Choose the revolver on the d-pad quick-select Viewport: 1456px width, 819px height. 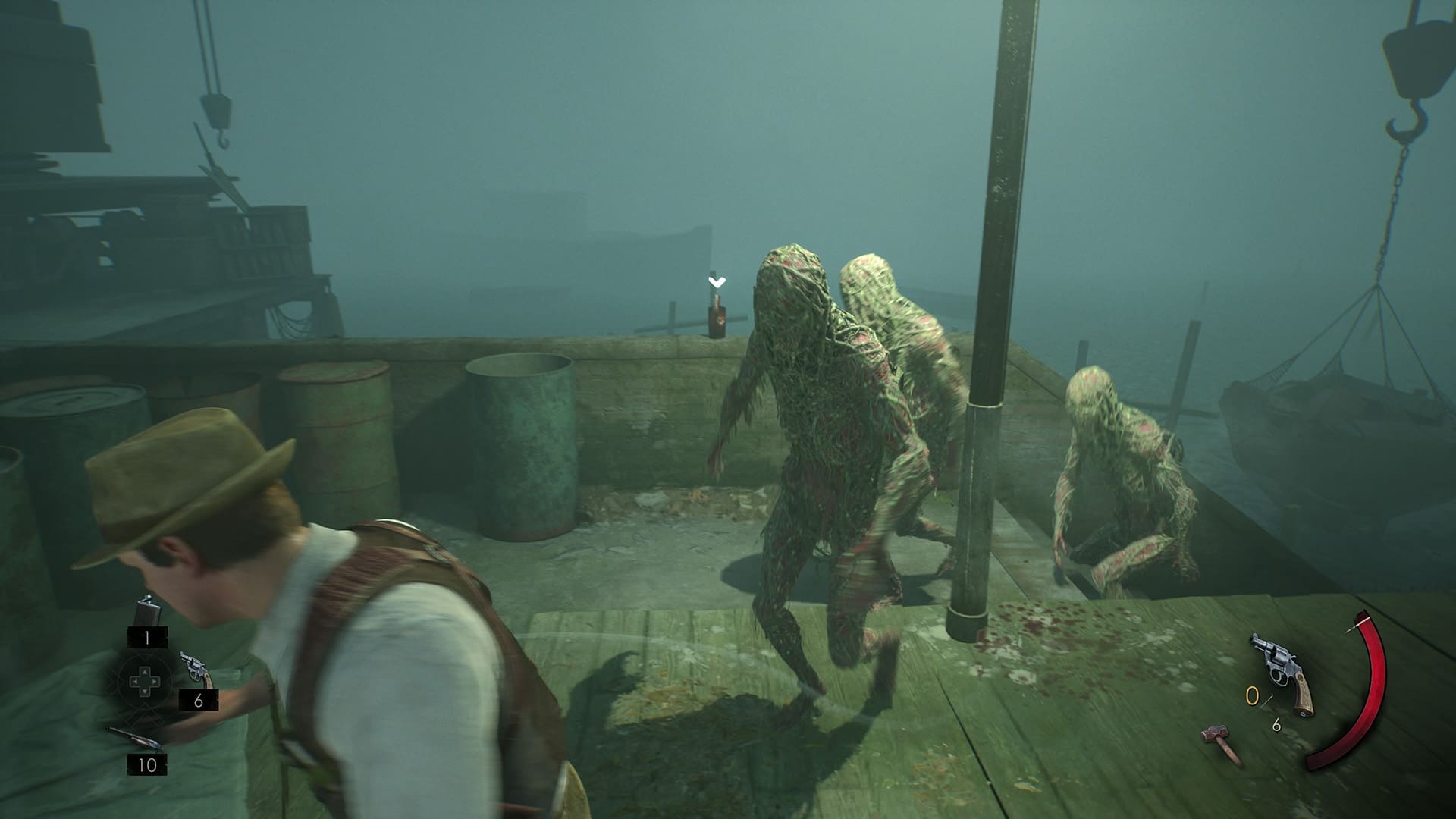pyautogui.click(x=196, y=669)
